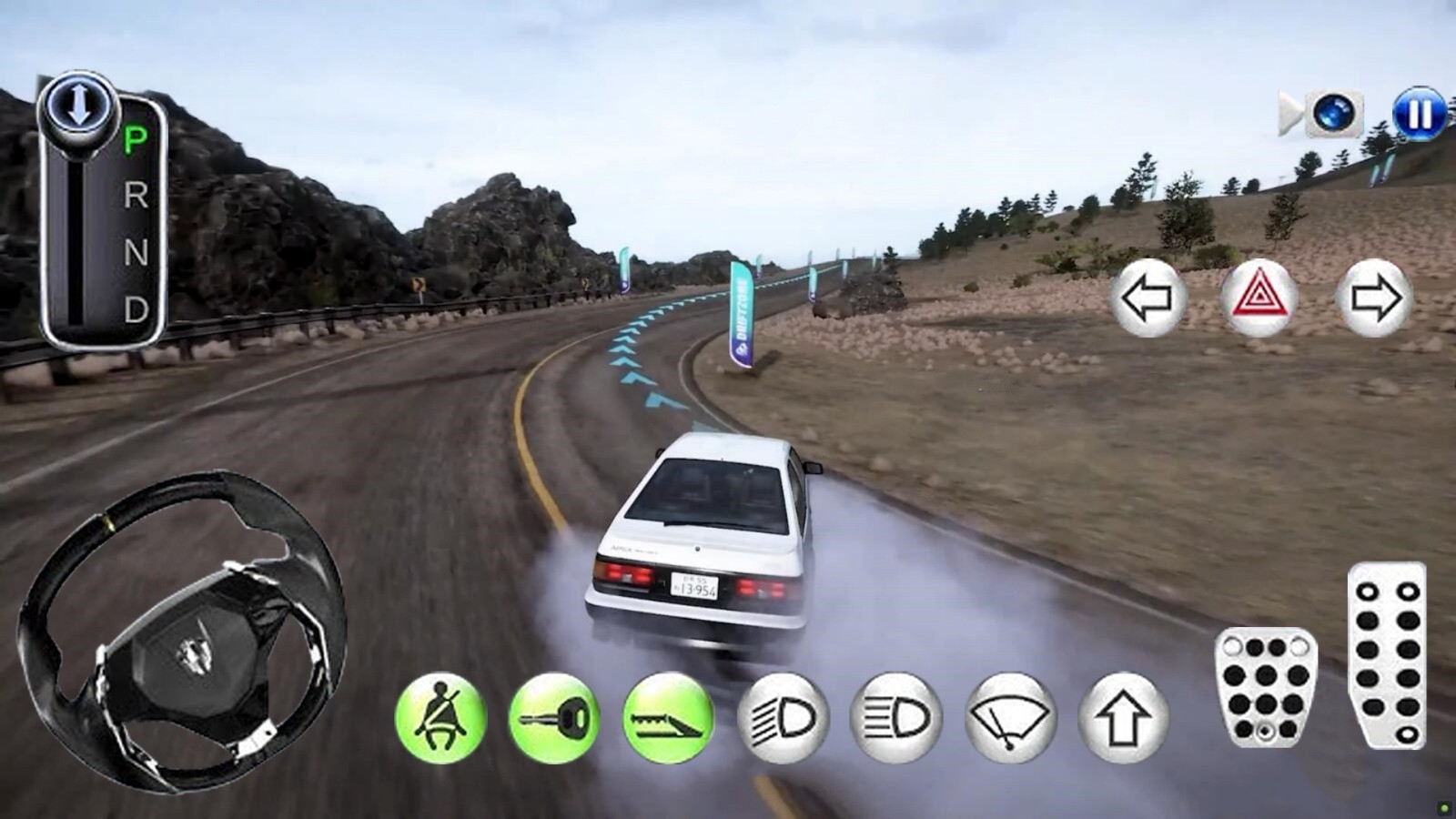The width and height of the screenshot is (1456, 819).
Task: Select N neutral on the gear shifter
Action: 136,252
